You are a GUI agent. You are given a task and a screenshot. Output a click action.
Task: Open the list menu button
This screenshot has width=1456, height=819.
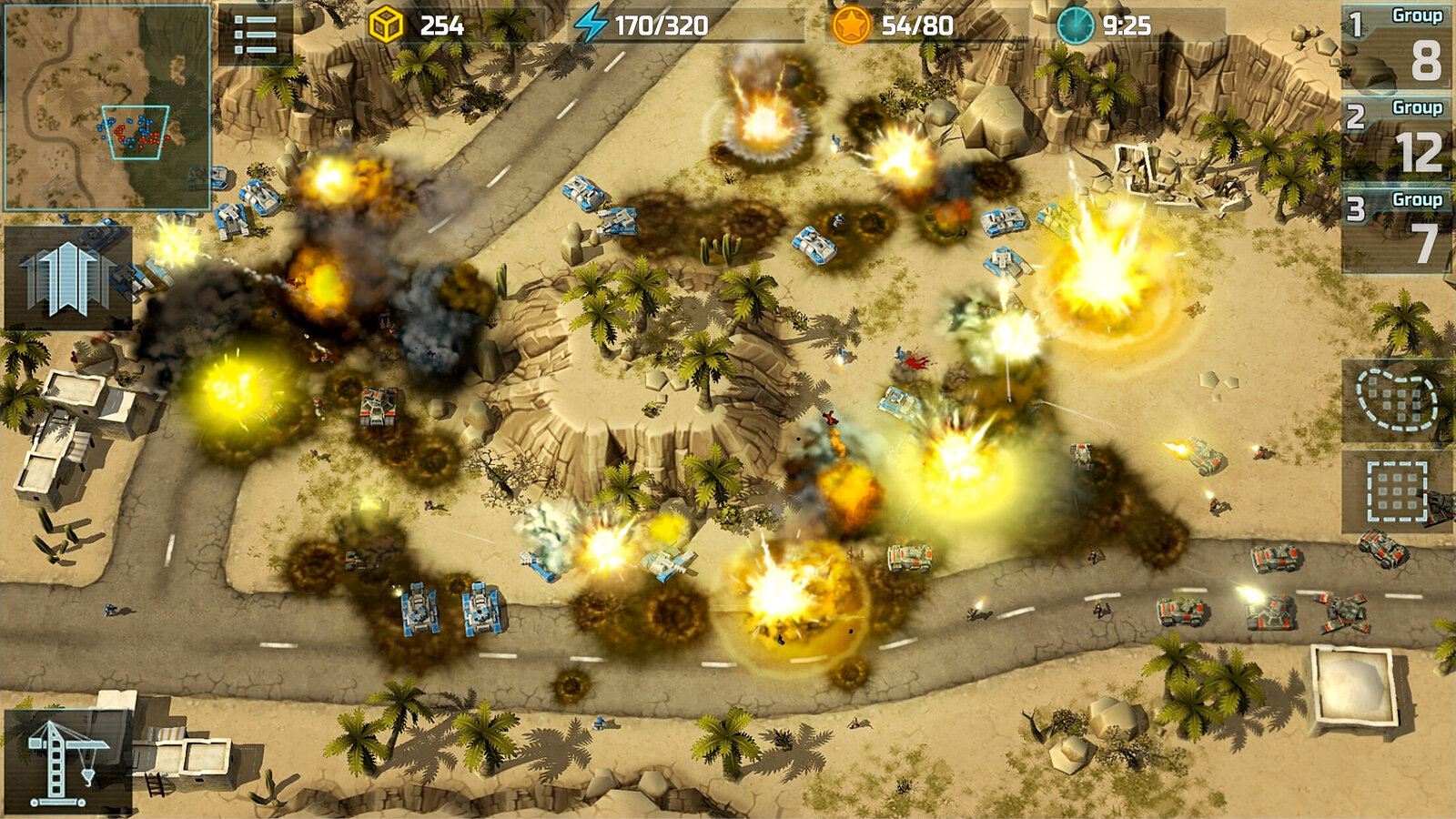[x=256, y=35]
